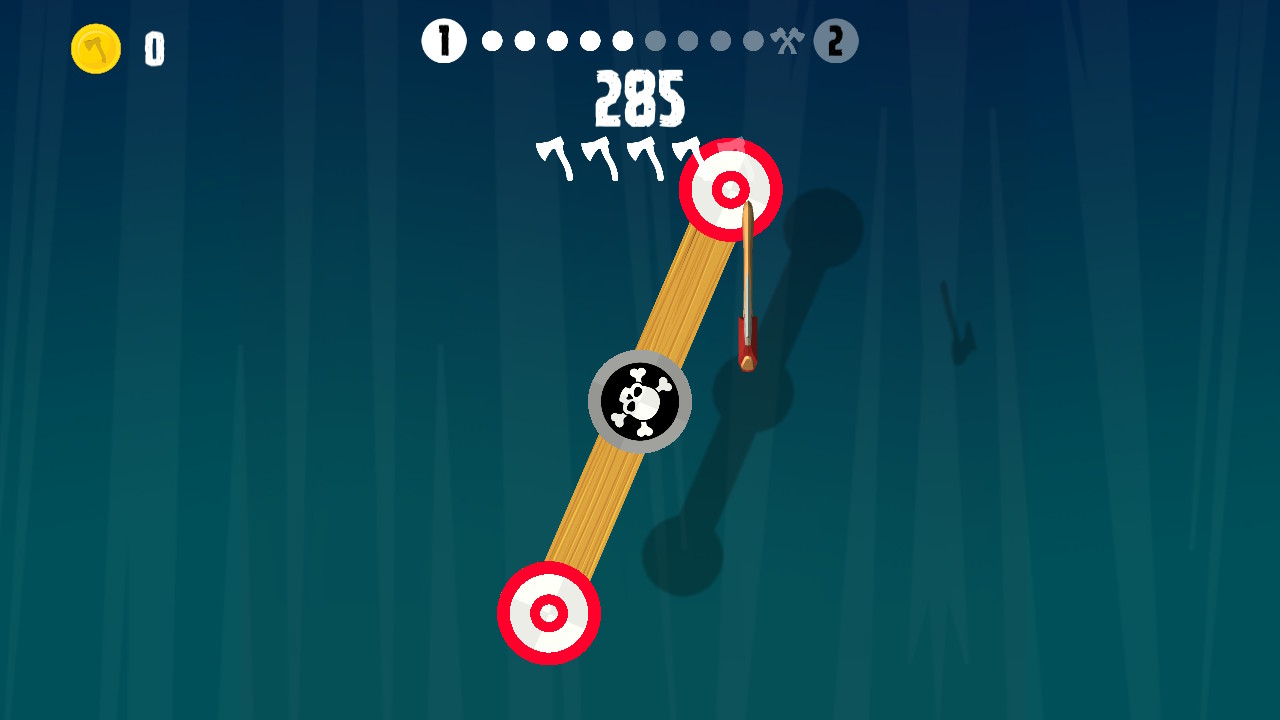Click the last gray progress dot before crossed axes
Screen dimensions: 1280x720
click(751, 41)
